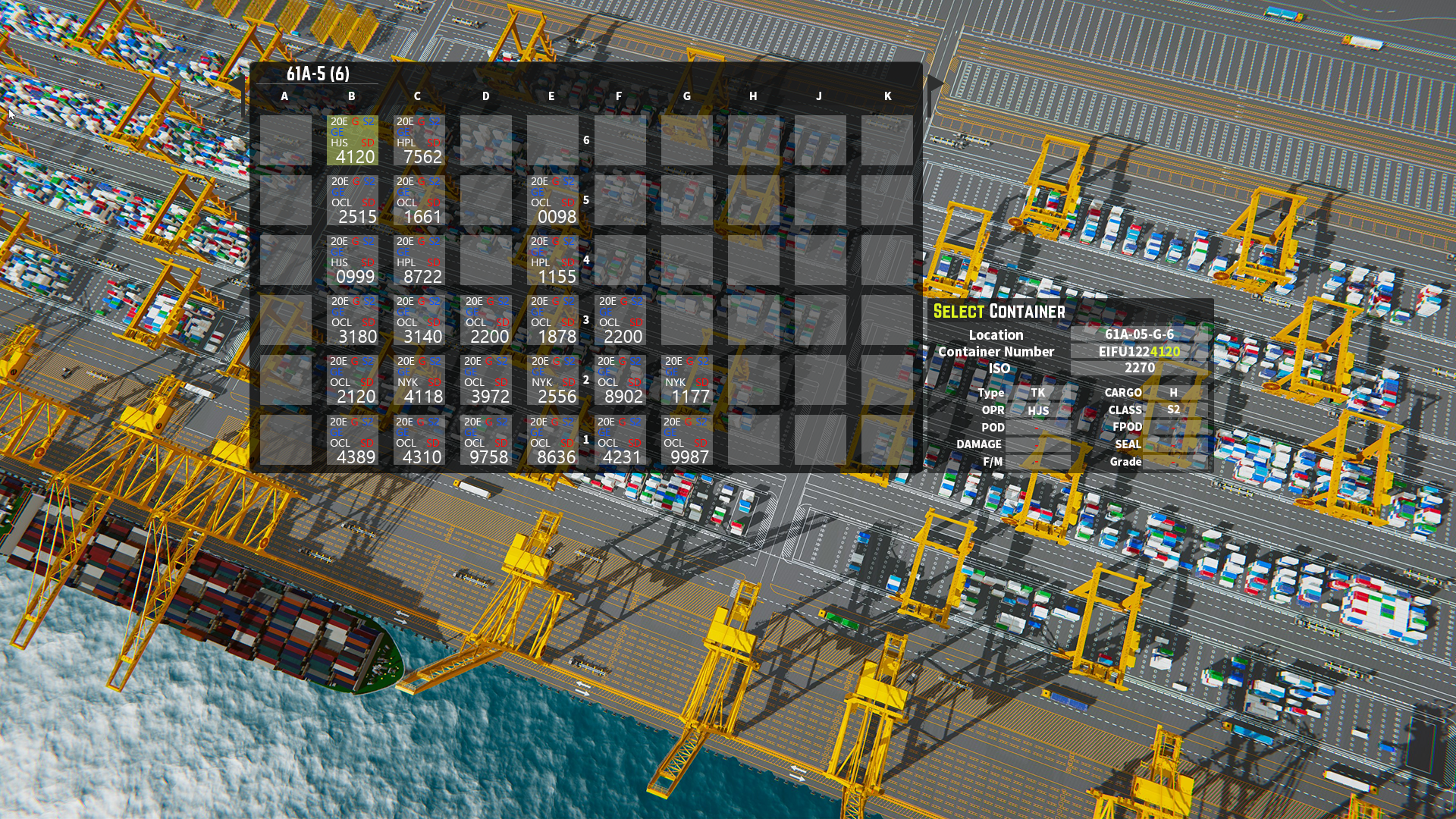Select HPL container 1155

(553, 260)
